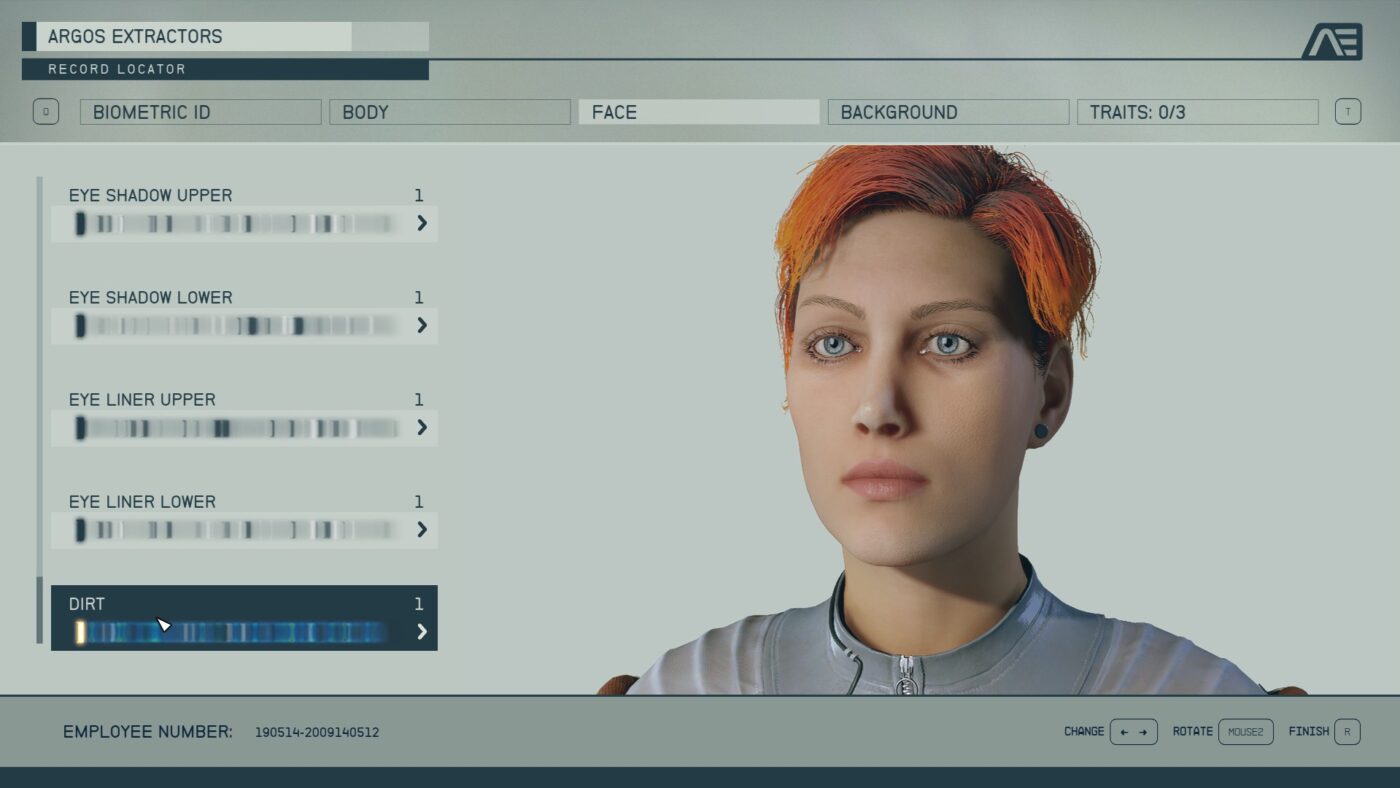The height and width of the screenshot is (788, 1400).
Task: Expand Eye Liner Lower using the arrow
Action: tap(421, 530)
